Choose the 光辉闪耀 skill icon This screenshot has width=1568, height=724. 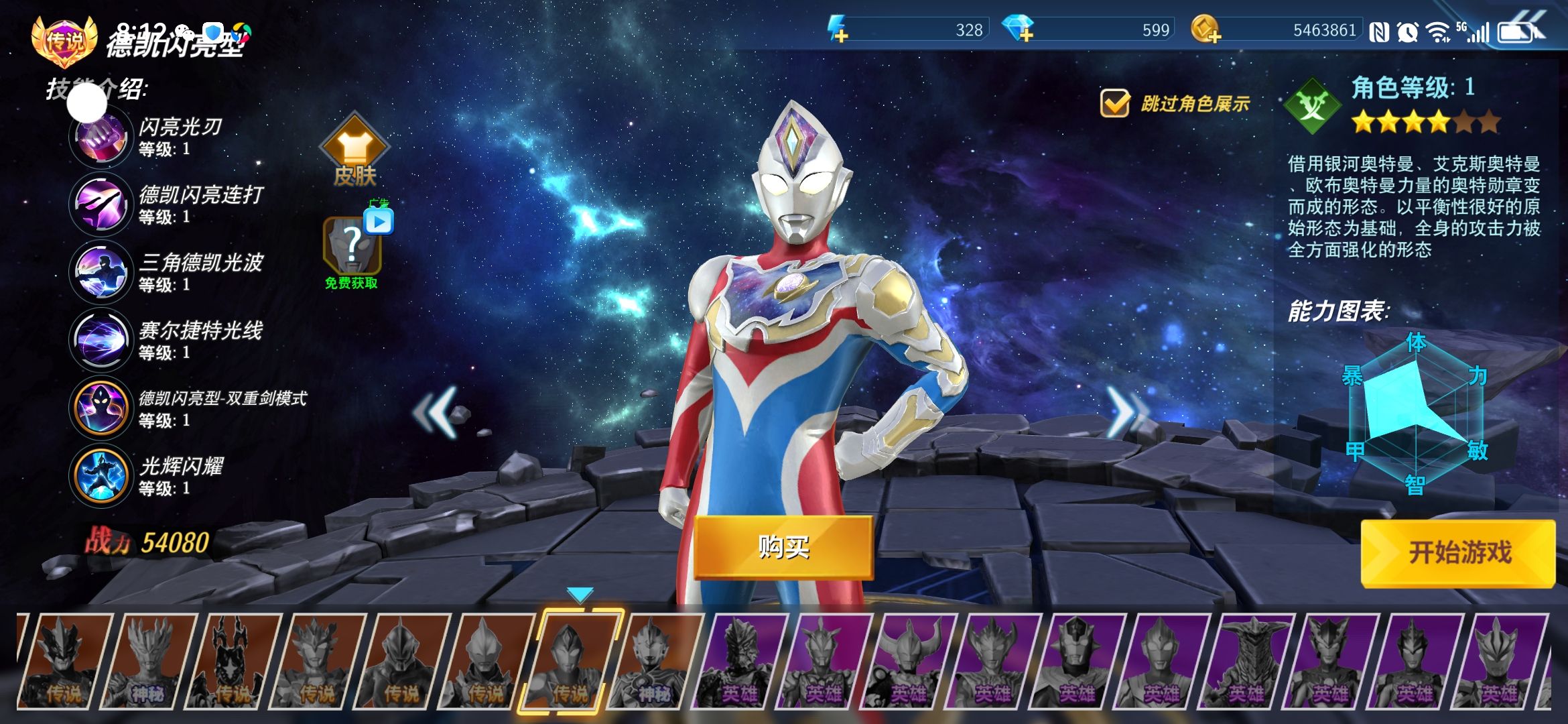click(x=101, y=475)
